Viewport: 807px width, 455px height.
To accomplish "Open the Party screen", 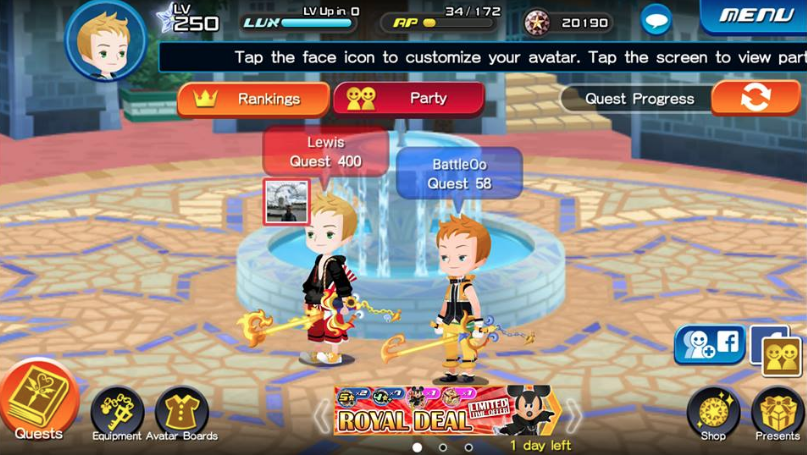I will point(409,99).
